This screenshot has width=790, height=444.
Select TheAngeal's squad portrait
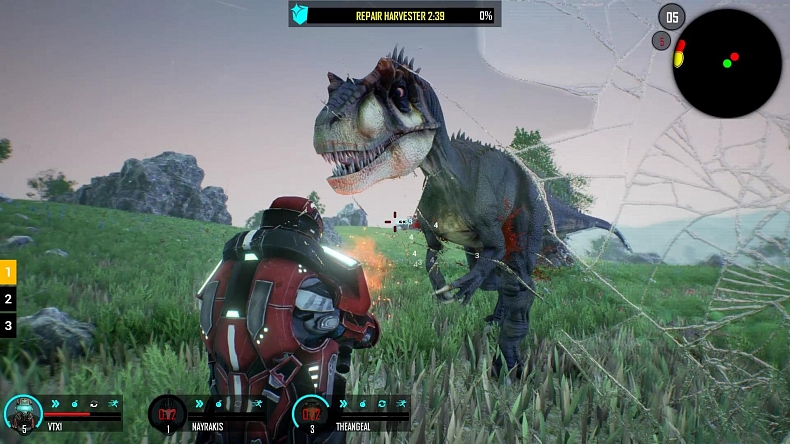tap(311, 413)
